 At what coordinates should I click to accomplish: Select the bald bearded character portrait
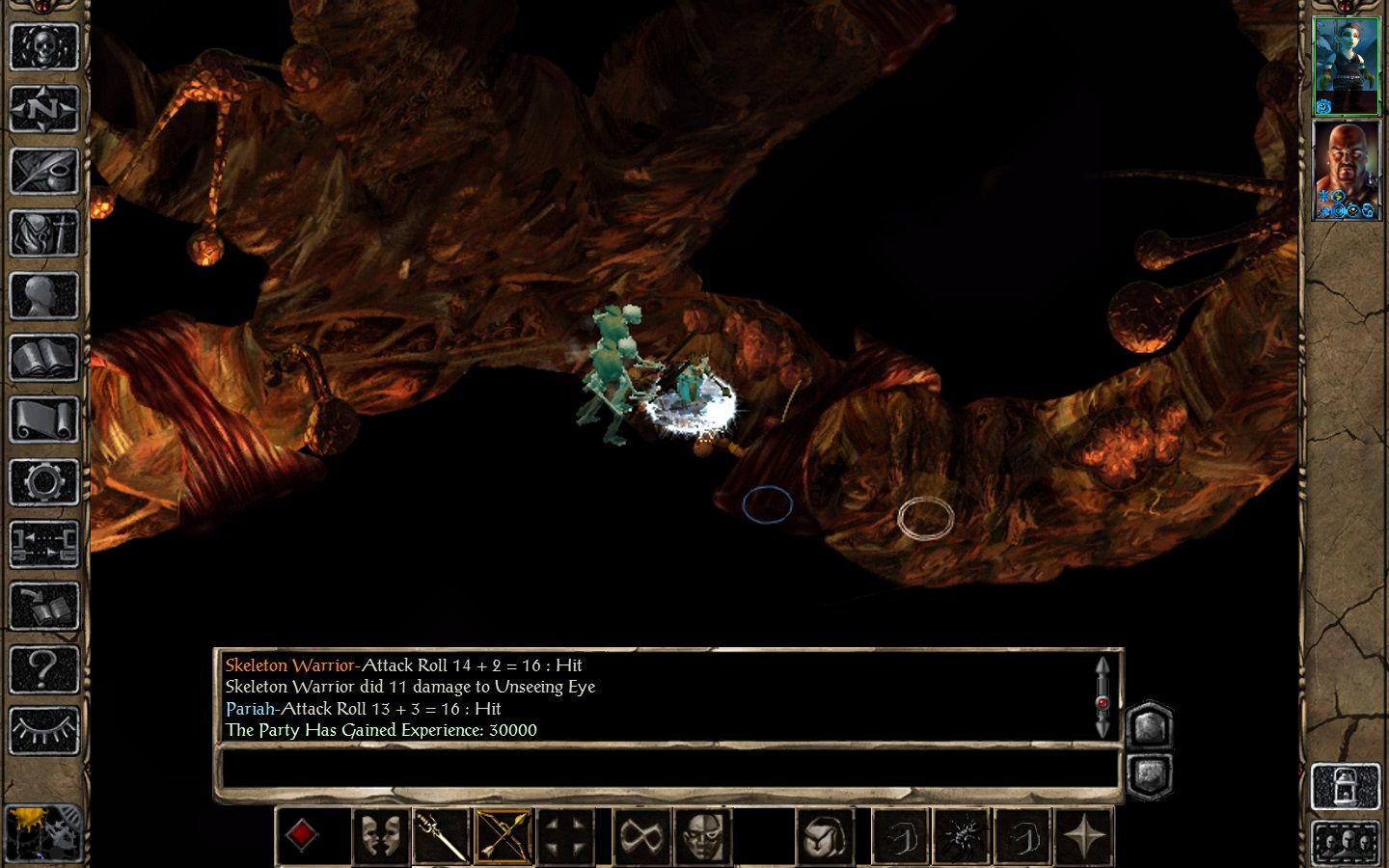pyautogui.click(x=1347, y=170)
